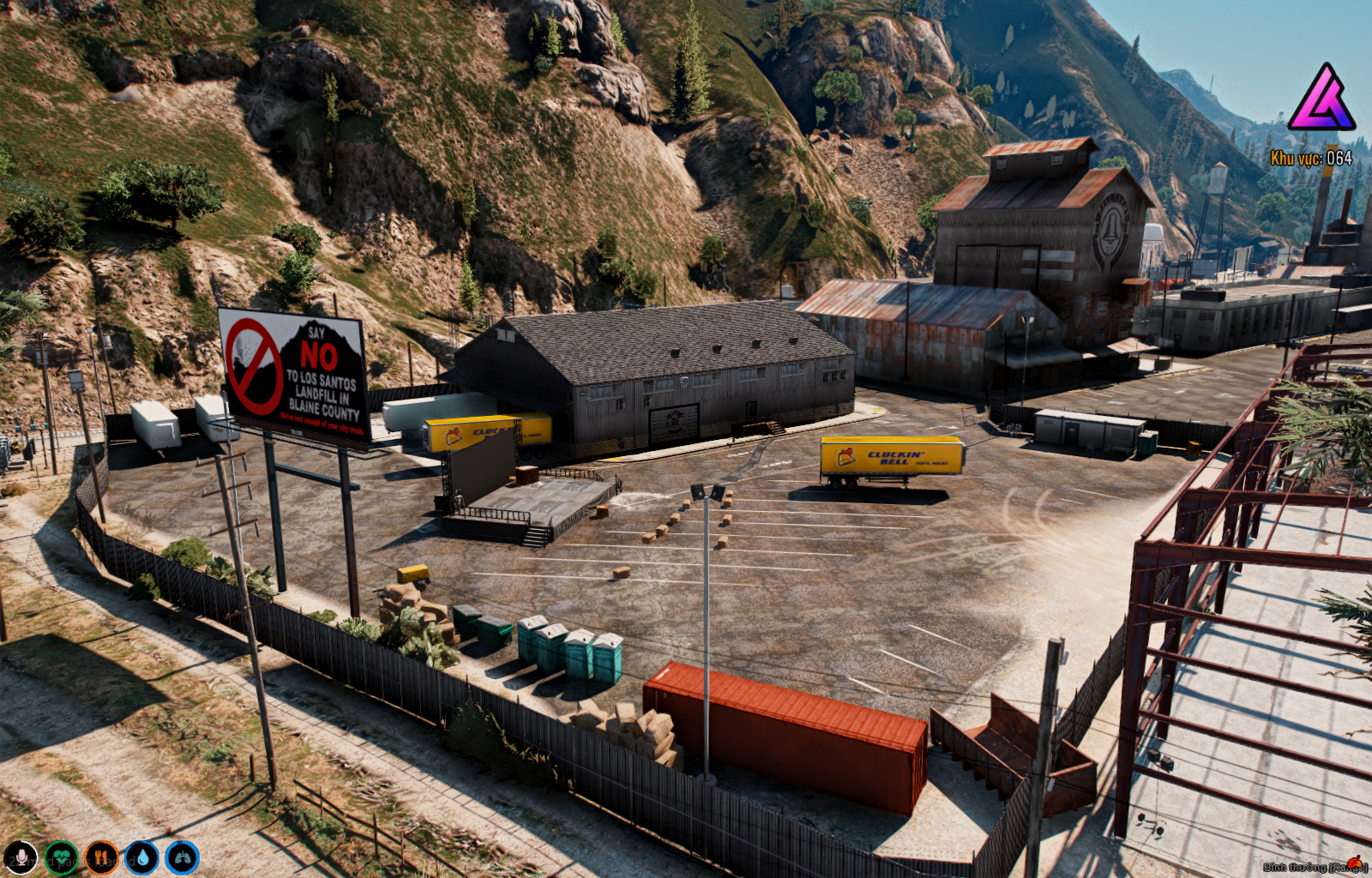The height and width of the screenshot is (878, 1372).
Task: Click the lungs stamina icon
Action: [182, 857]
